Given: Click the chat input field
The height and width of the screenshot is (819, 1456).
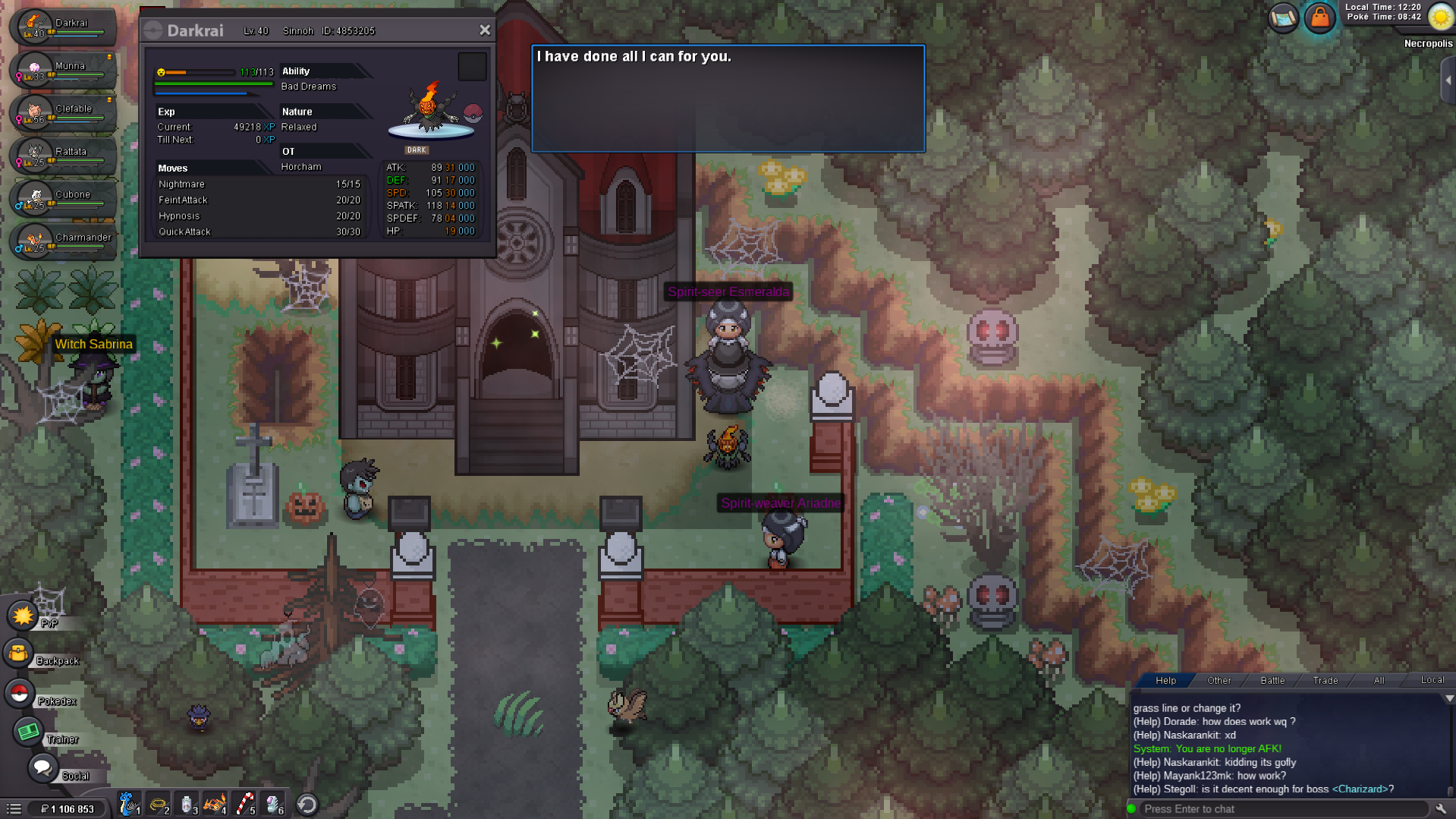Looking at the screenshot, I should [1282, 809].
